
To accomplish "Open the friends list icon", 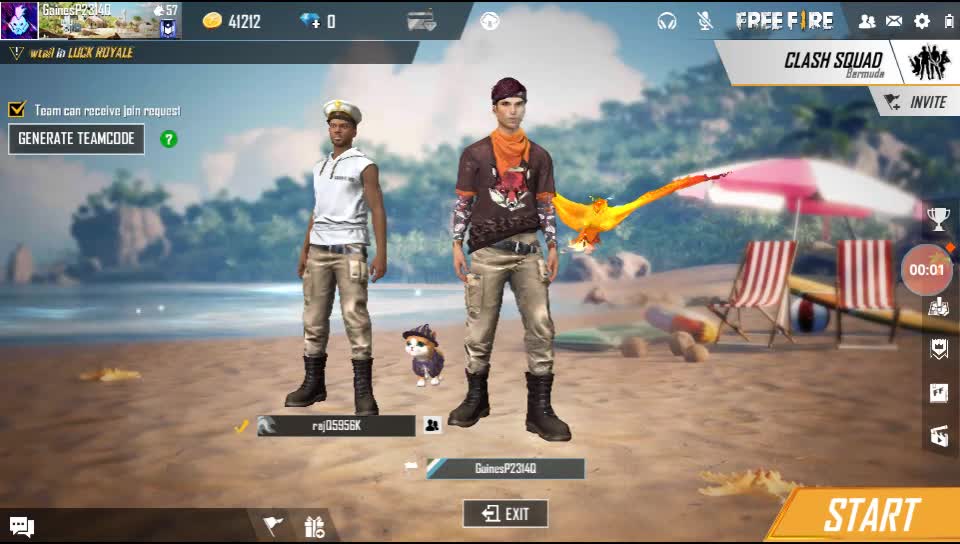I will click(867, 21).
